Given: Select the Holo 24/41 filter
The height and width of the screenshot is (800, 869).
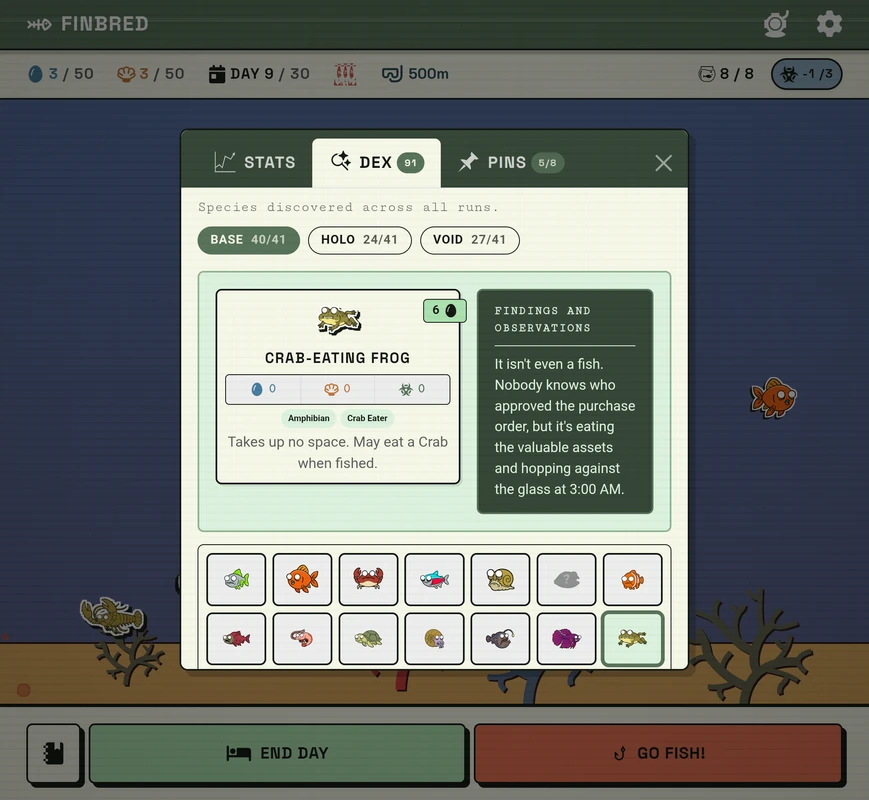Looking at the screenshot, I should coord(359,240).
